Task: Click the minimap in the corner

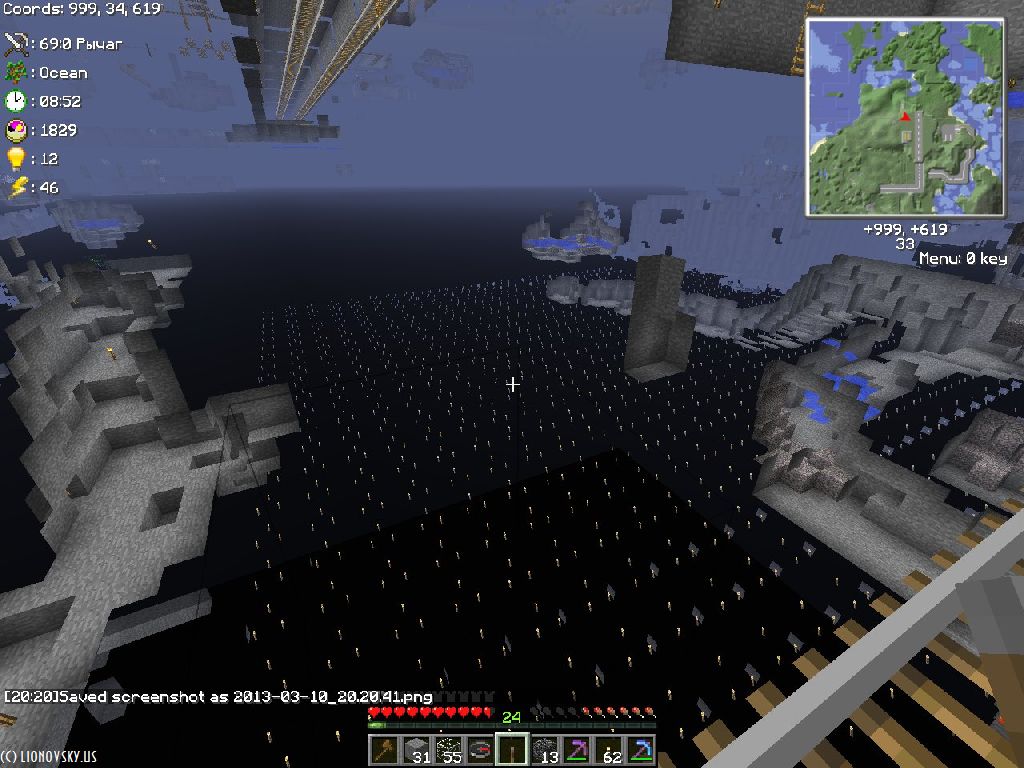Action: pos(905,119)
